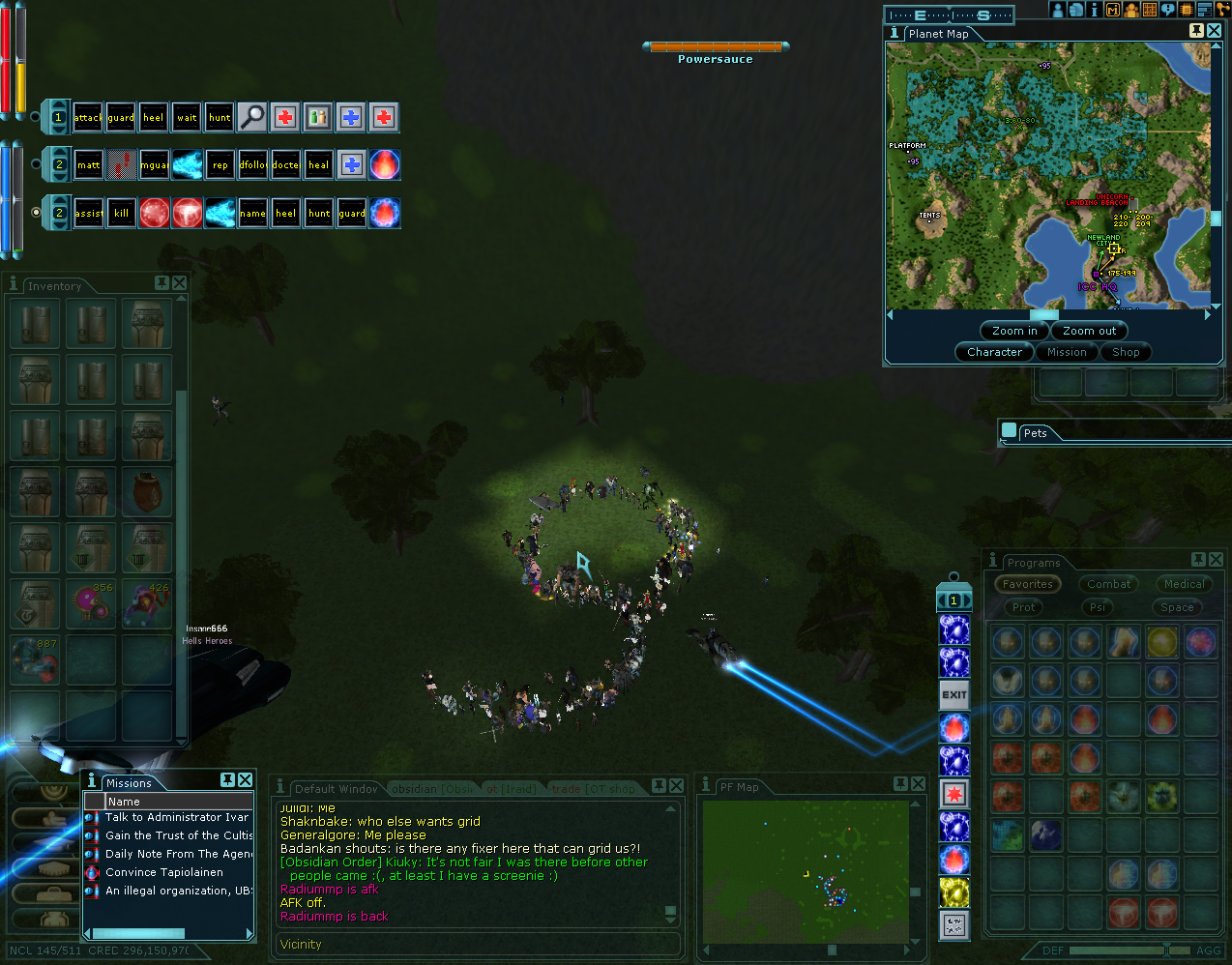
Task: Switch to the Combat programs tab
Action: point(1108,584)
